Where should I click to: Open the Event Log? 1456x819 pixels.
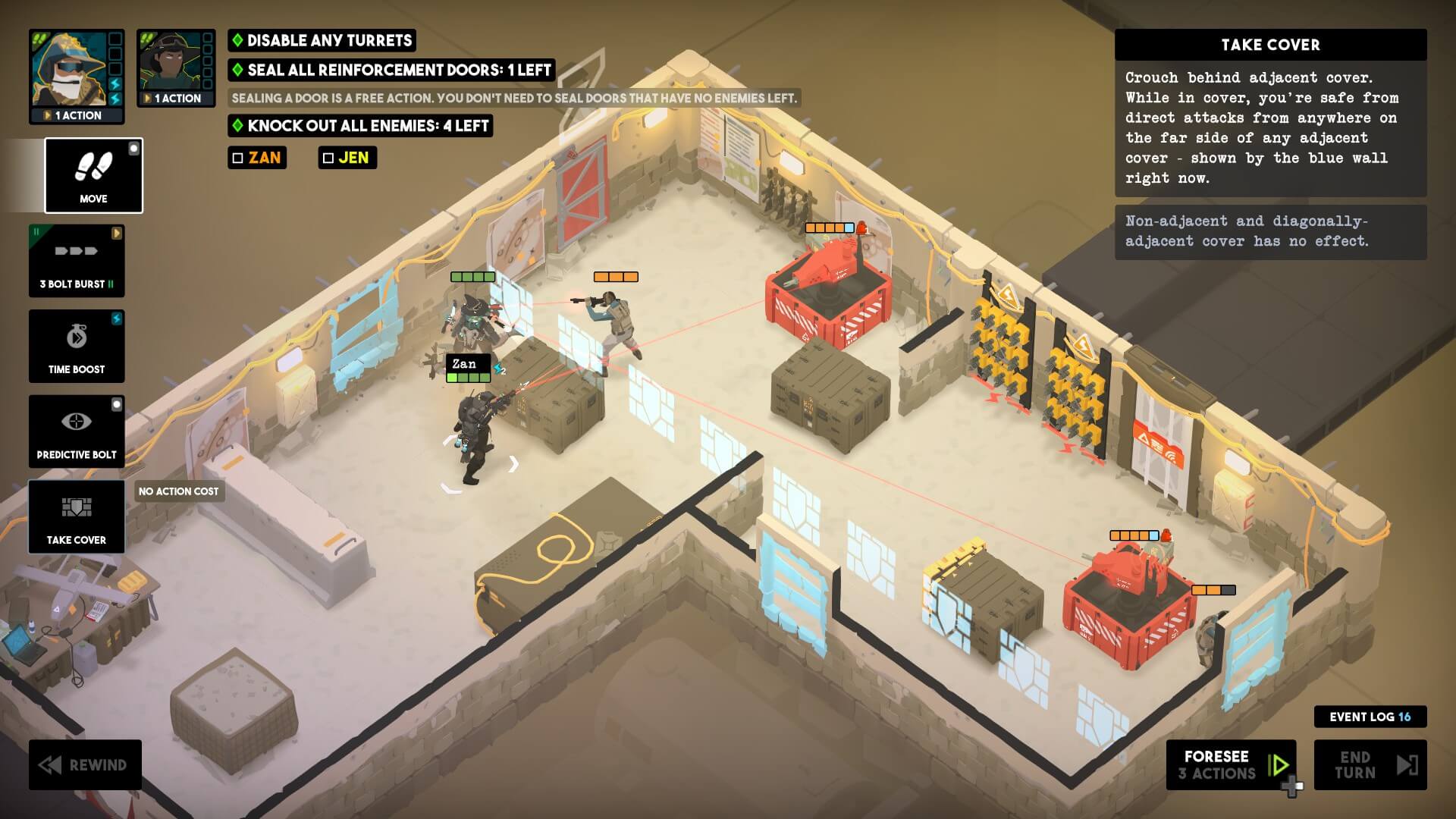(1370, 717)
